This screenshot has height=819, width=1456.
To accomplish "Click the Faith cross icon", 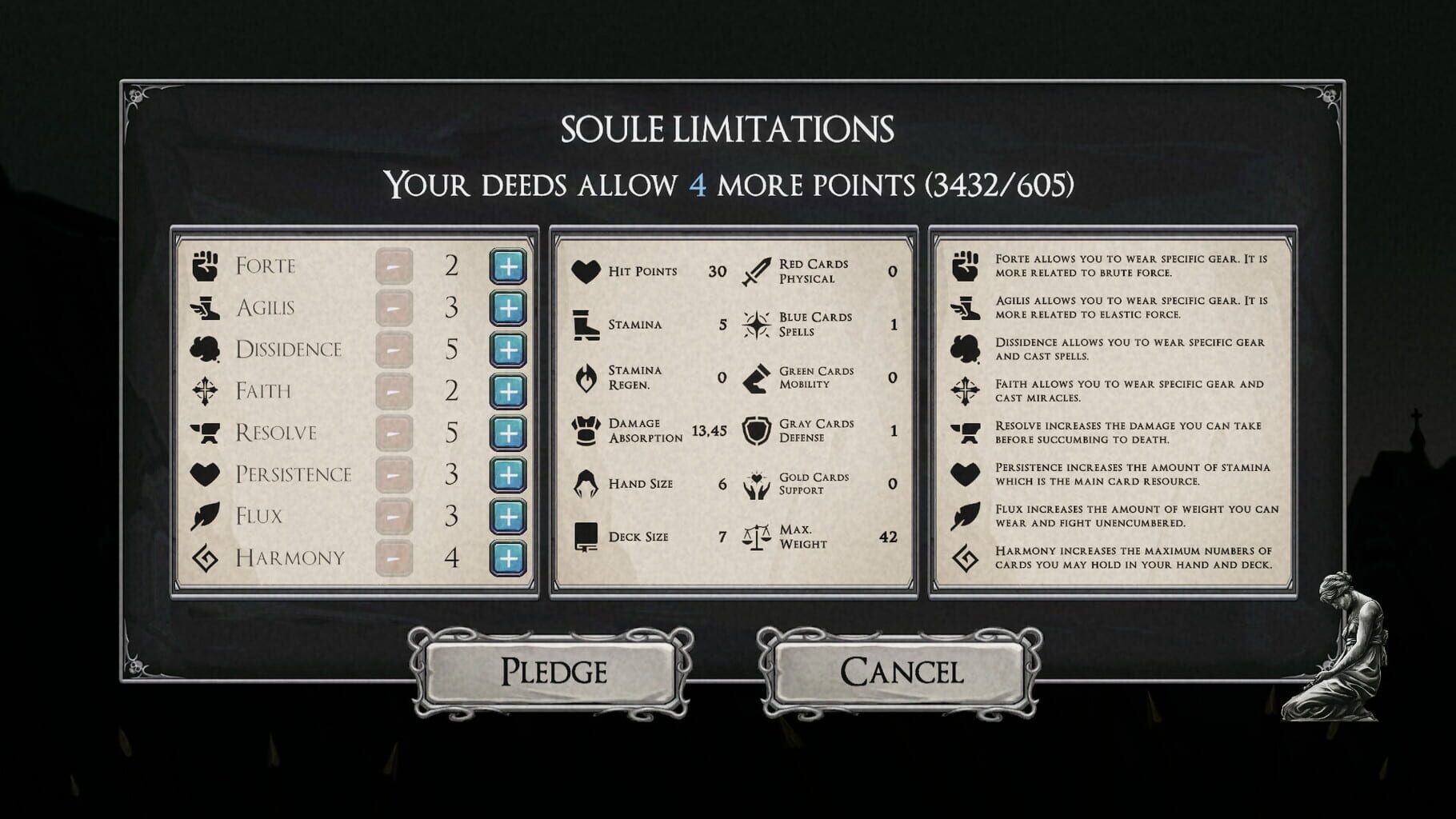I will point(204,390).
